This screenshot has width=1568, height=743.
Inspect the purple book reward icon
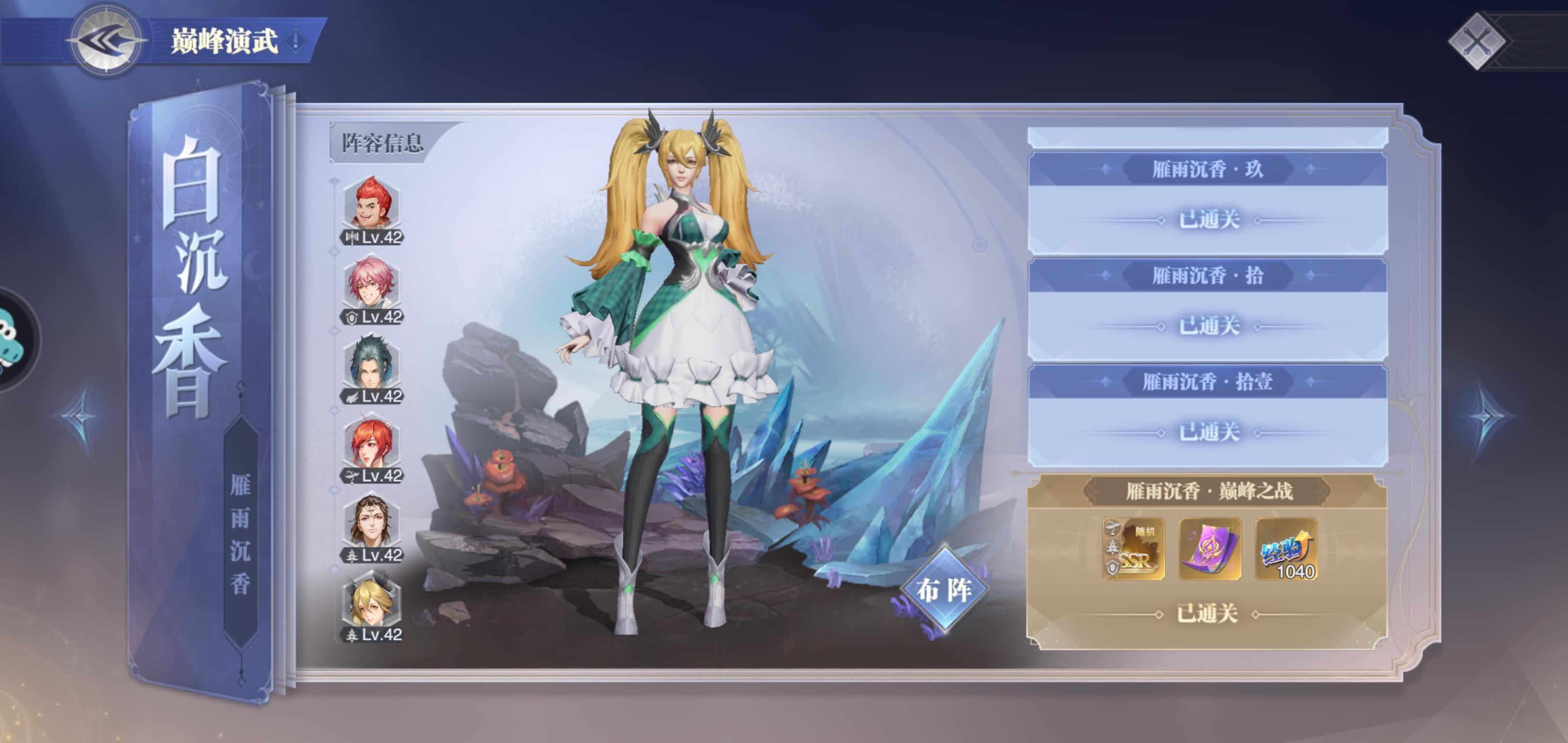click(x=1210, y=548)
